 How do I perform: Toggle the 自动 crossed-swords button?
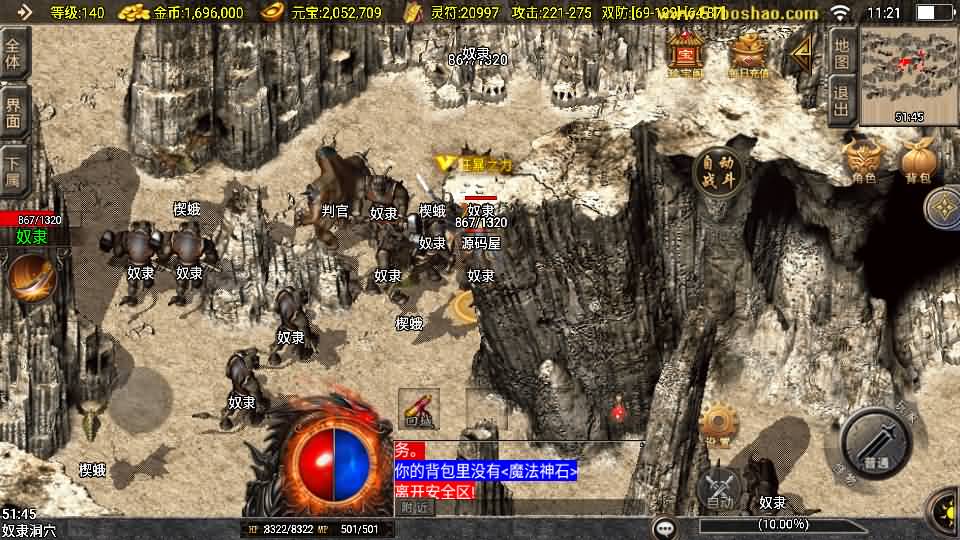[x=720, y=488]
